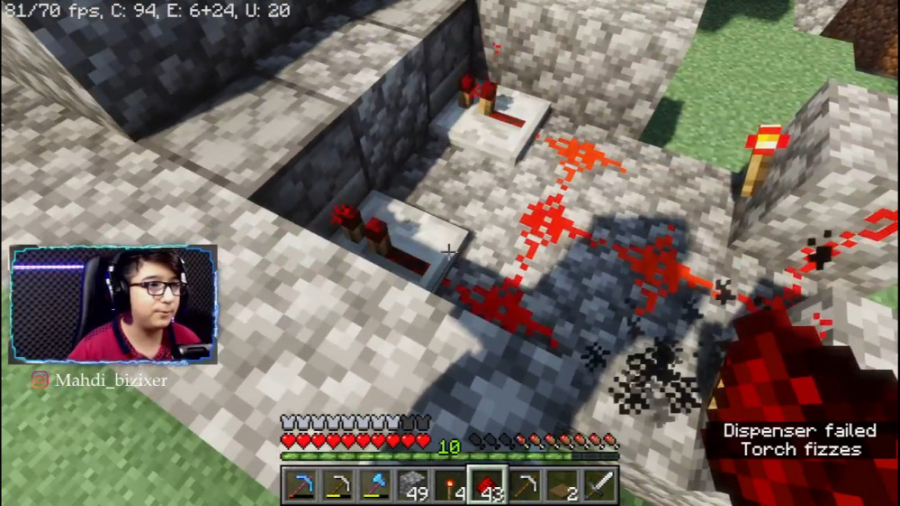
Task: Choose the cobblestone stack of 49
Action: tap(413, 486)
